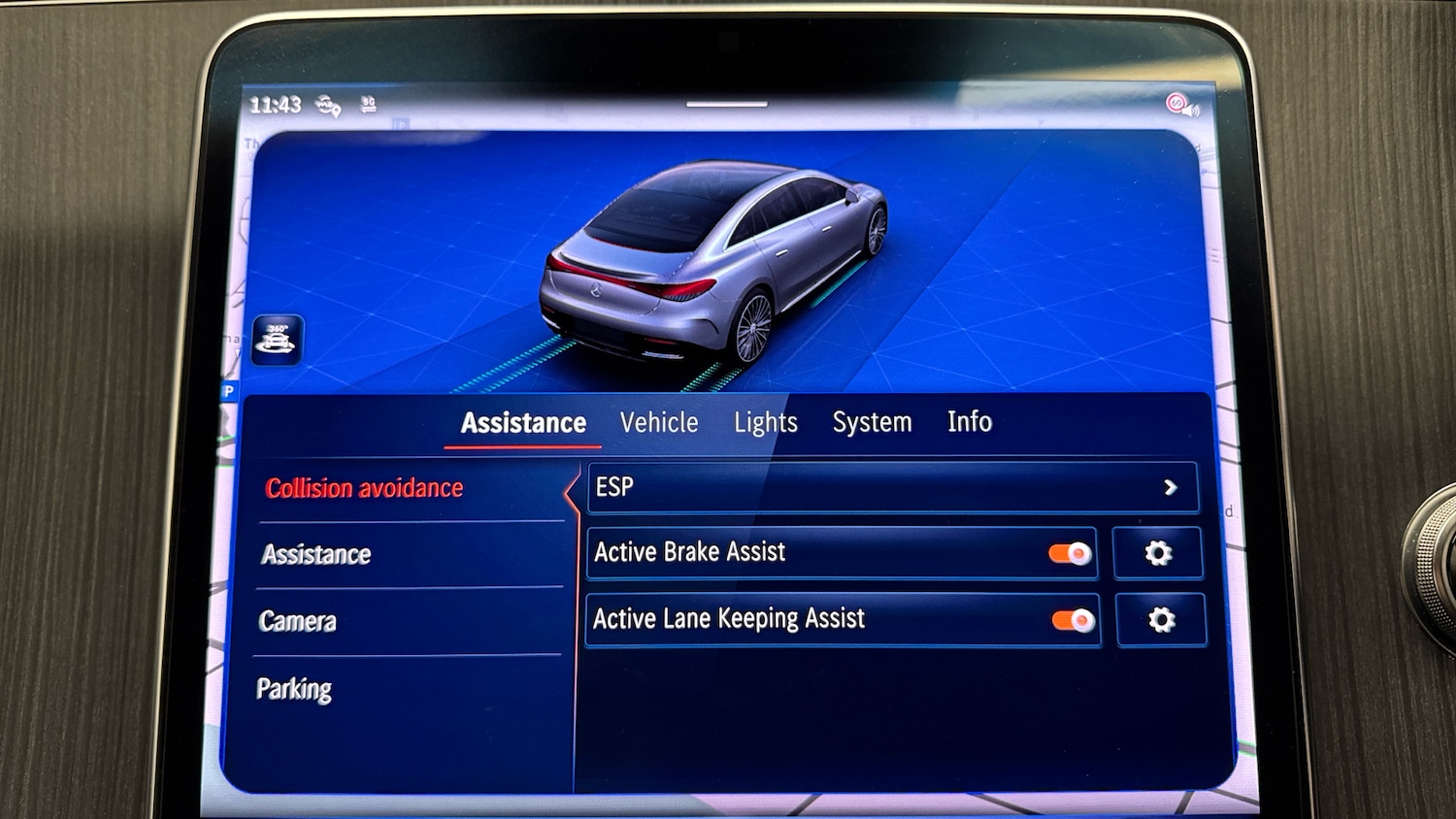Tap the Mercedes me location icon

[330, 105]
